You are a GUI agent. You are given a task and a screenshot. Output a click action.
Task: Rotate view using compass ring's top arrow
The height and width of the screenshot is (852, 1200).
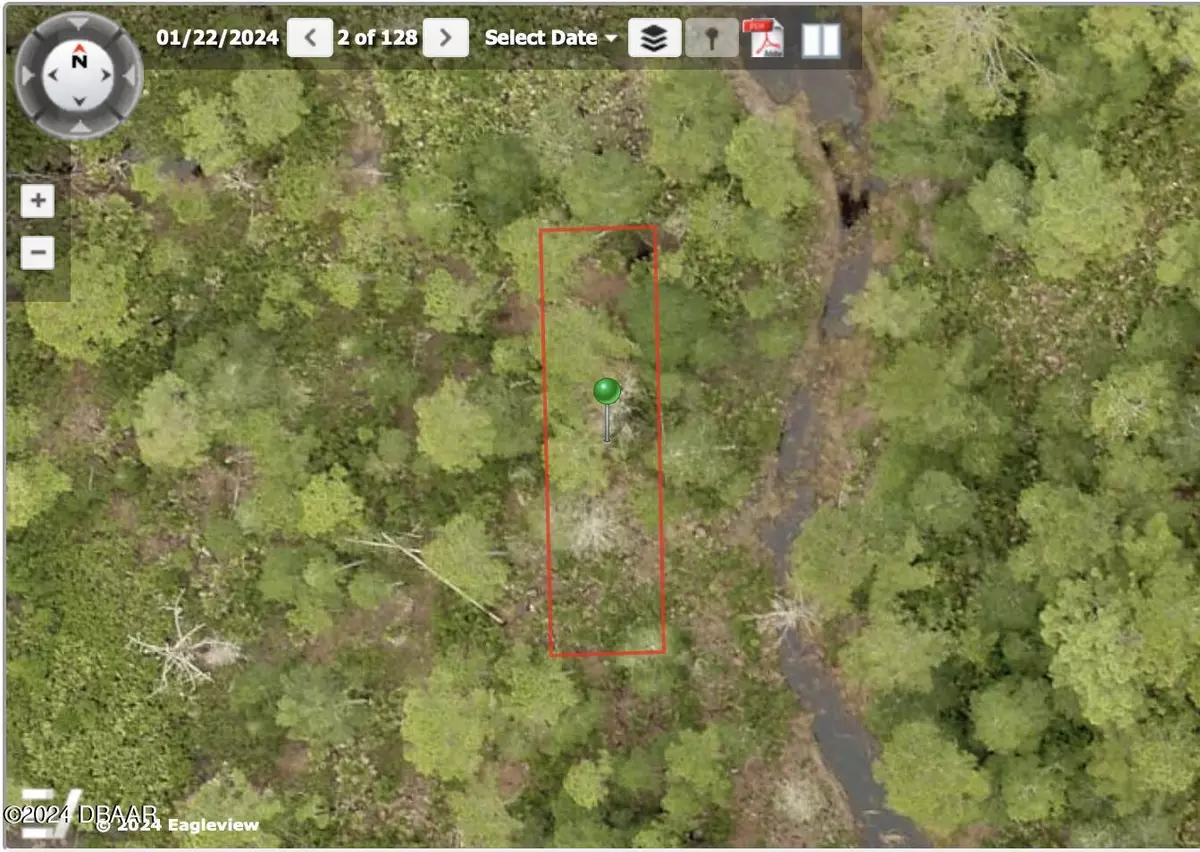pos(79,23)
